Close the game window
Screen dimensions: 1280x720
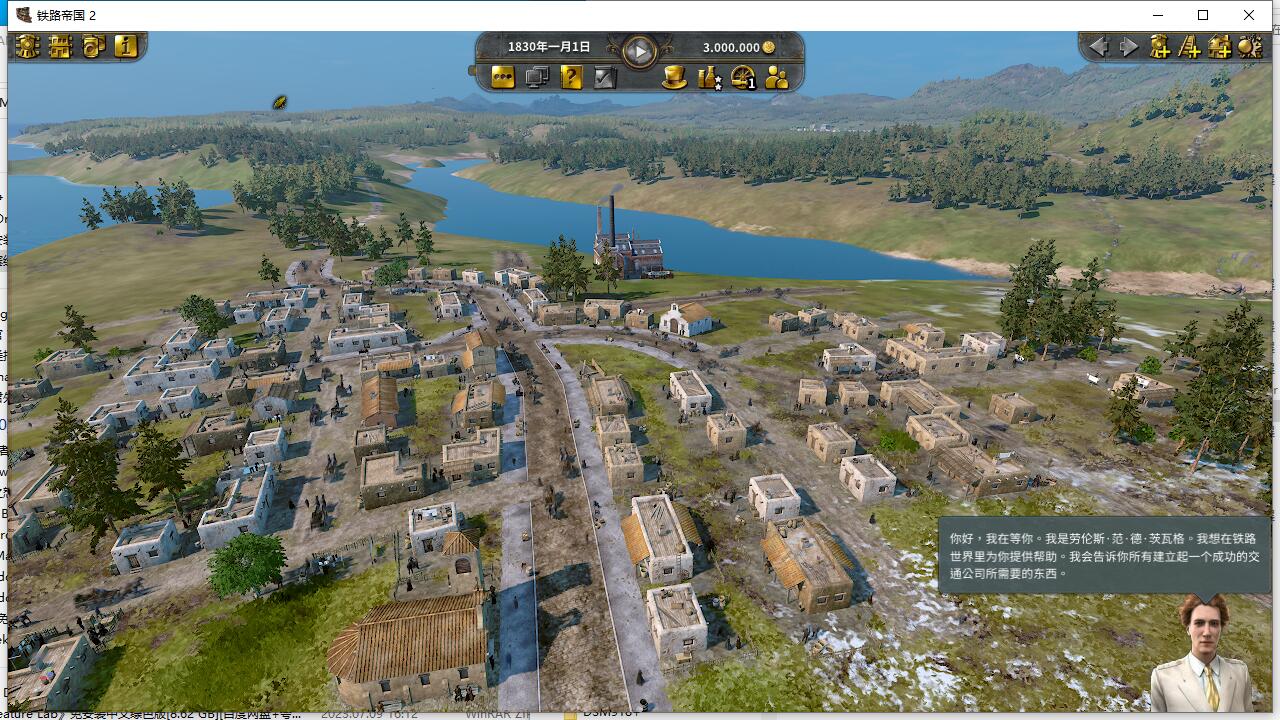tap(1249, 15)
